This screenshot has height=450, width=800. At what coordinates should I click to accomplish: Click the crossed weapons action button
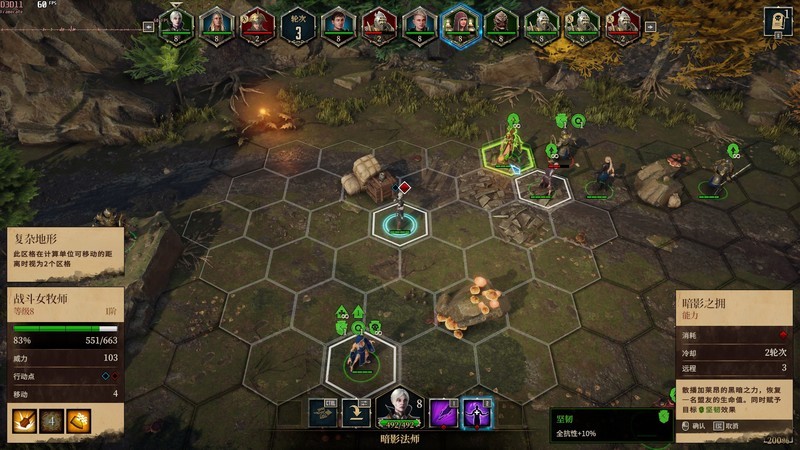click(x=324, y=412)
